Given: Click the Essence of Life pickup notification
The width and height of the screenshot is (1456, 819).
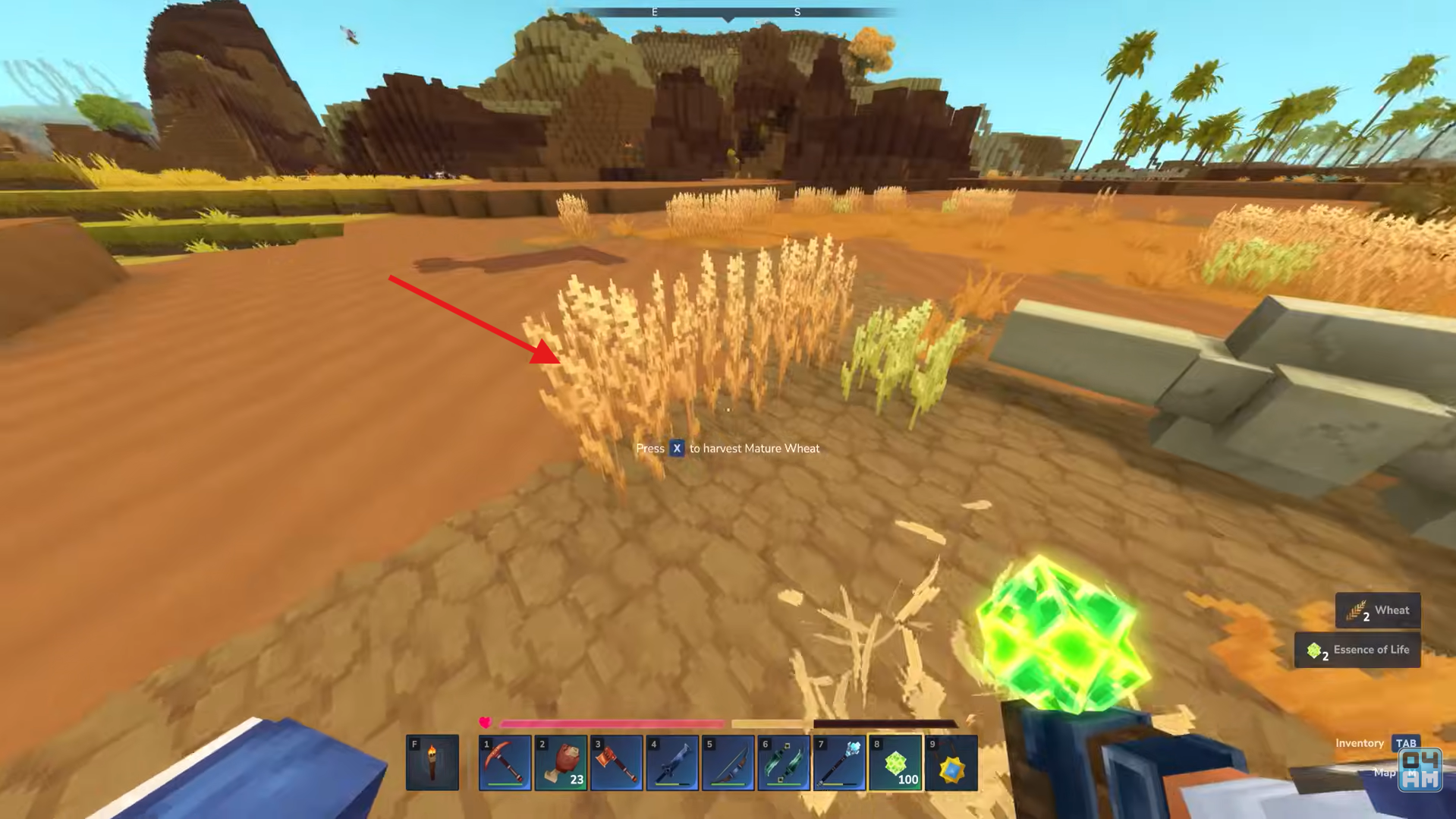Looking at the screenshot, I should click(1357, 650).
